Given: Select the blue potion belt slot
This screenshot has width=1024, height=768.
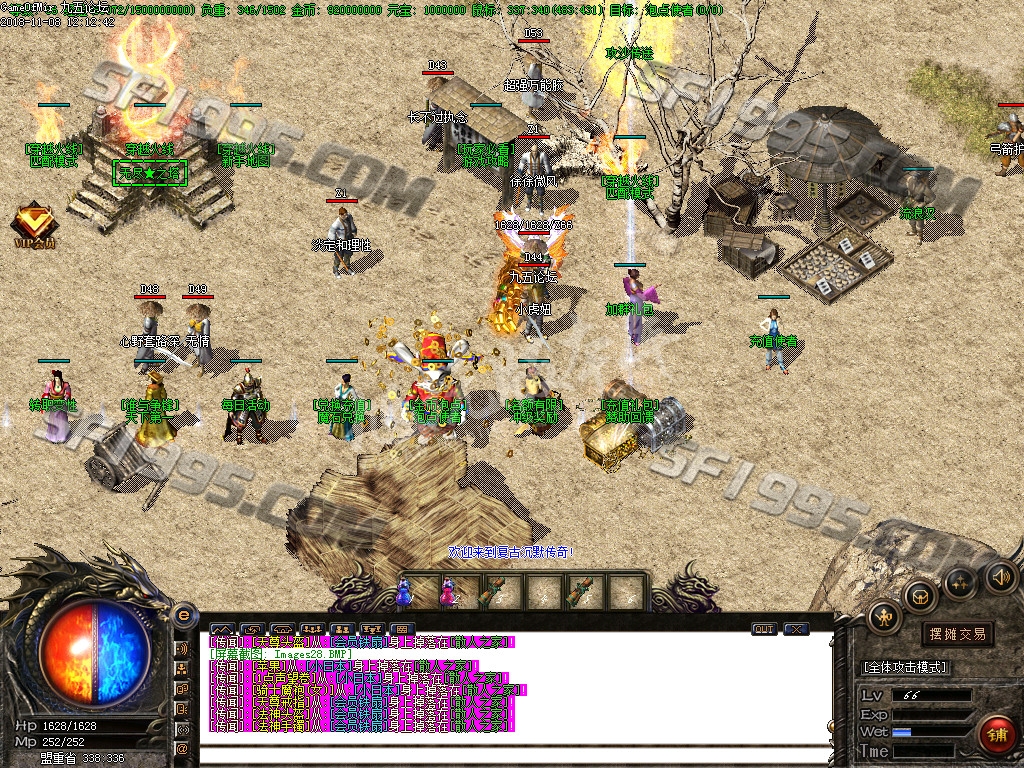Looking at the screenshot, I should (404, 592).
